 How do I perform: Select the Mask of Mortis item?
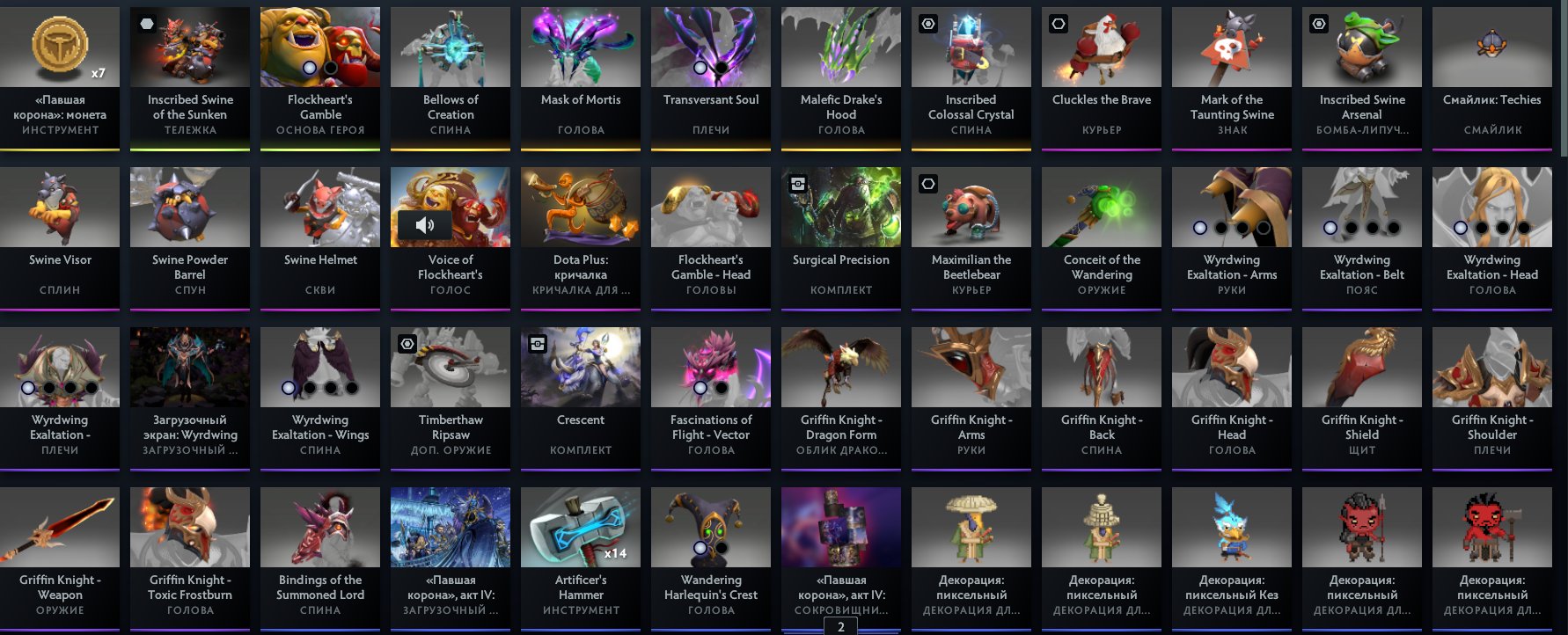580,46
